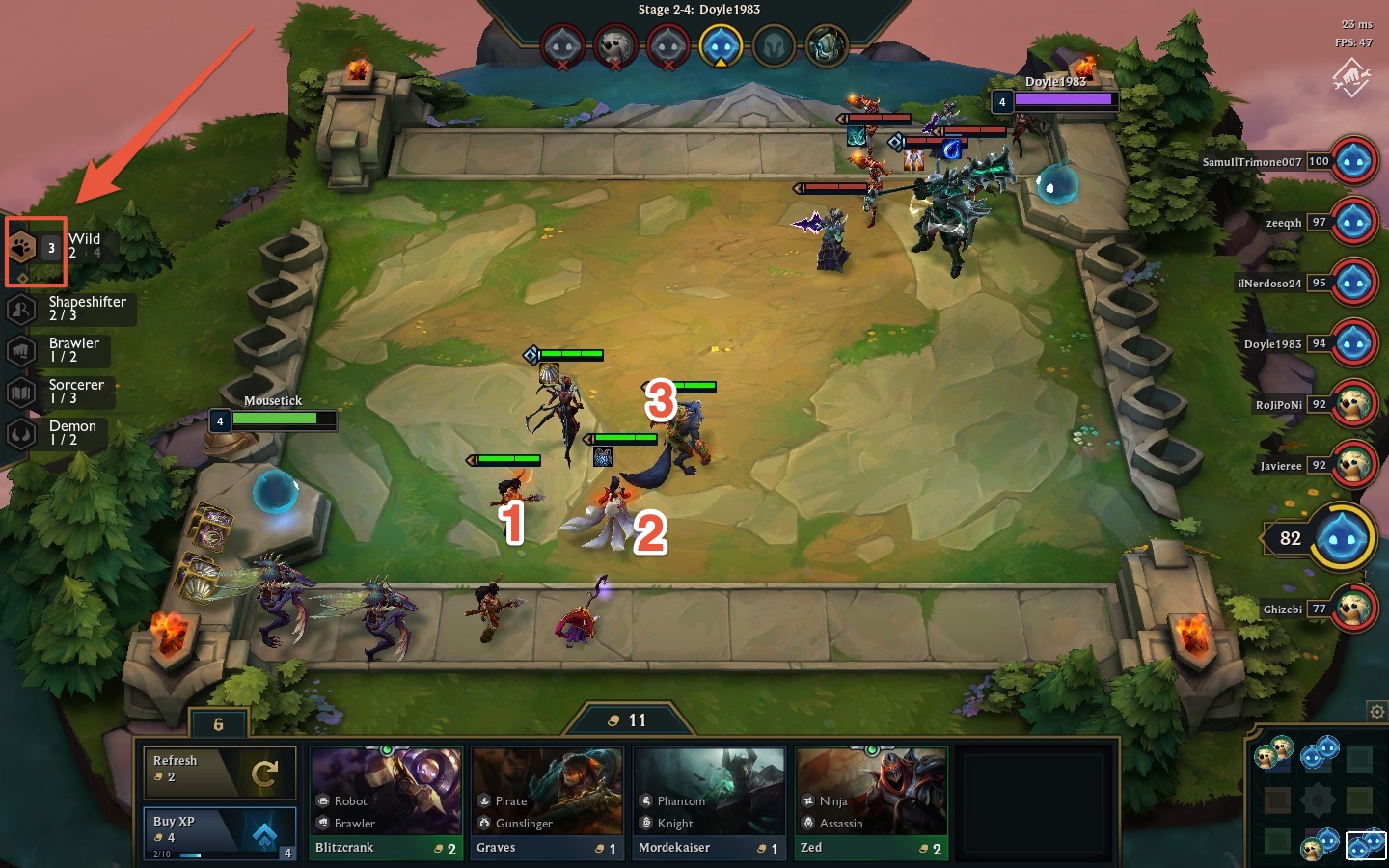Purchase the Zed shop card
The image size is (1389, 868).
(x=871, y=802)
